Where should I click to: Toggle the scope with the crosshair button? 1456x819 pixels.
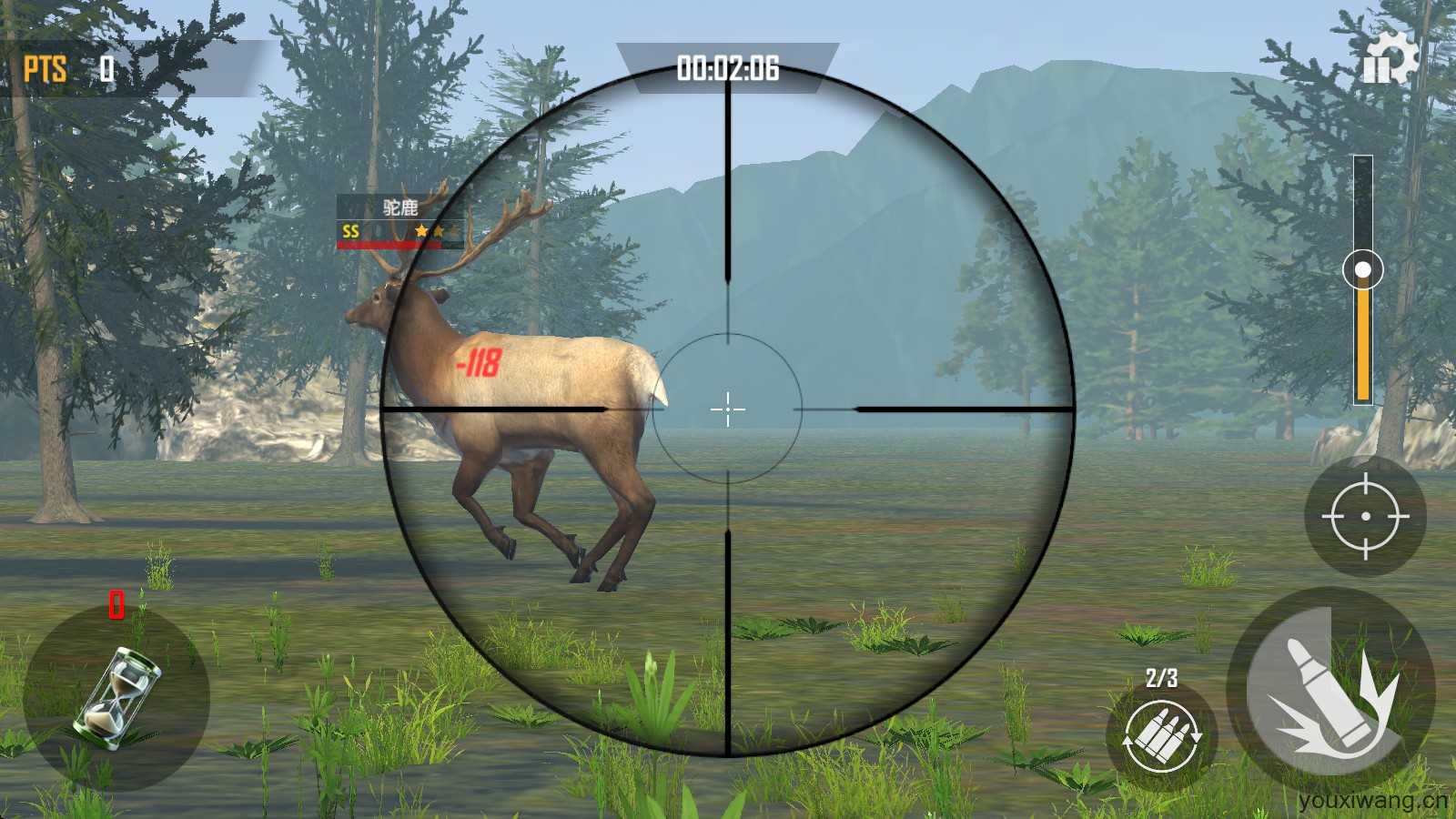tap(1365, 516)
